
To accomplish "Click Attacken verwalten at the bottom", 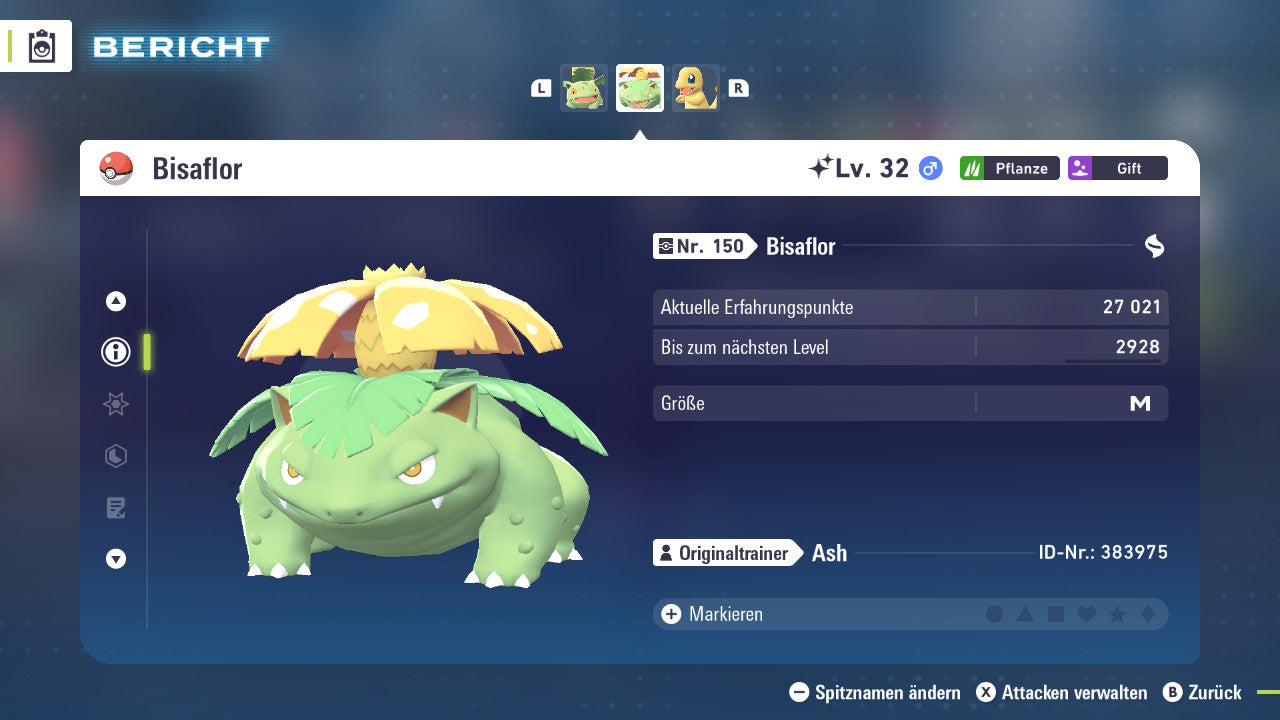I will (1063, 692).
